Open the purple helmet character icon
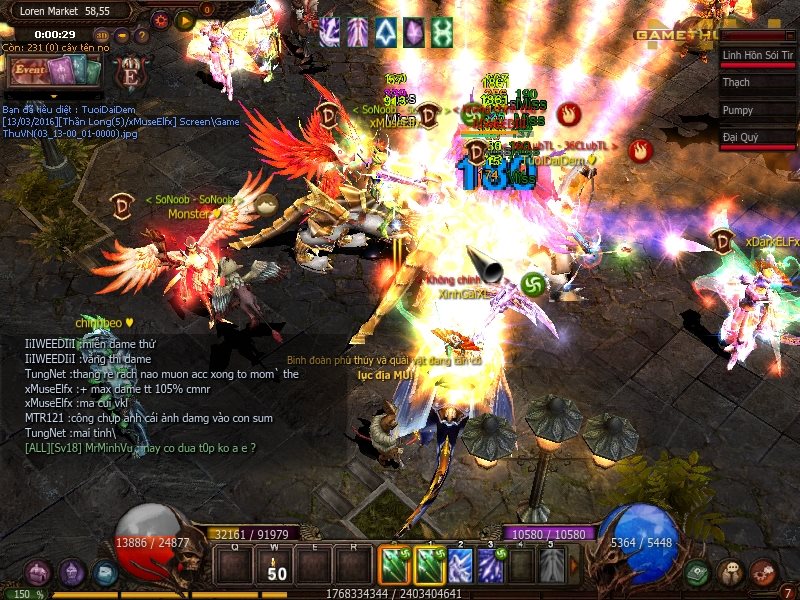Screen dimensions: 800x600 (72, 573)
